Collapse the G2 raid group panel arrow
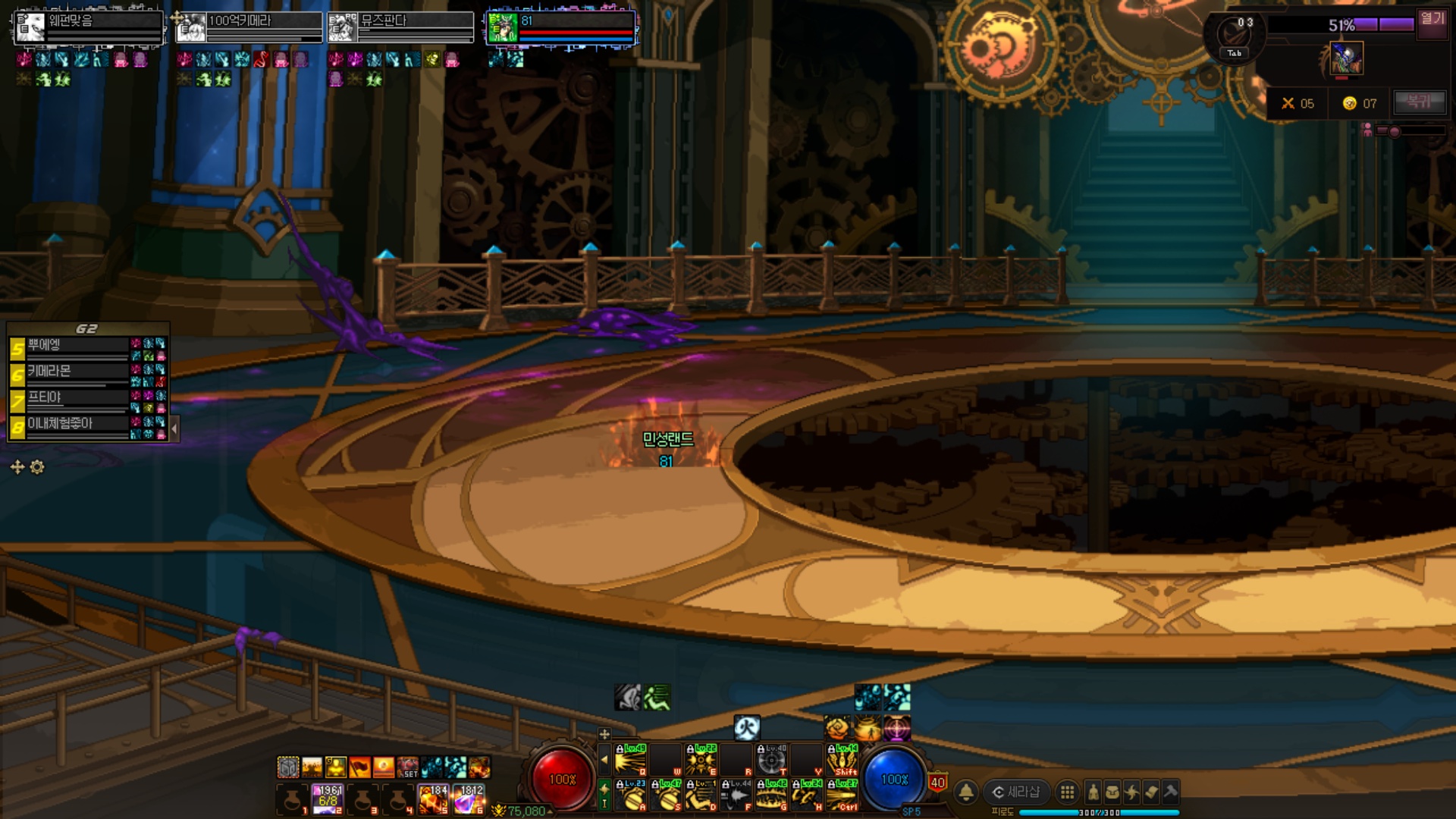The width and height of the screenshot is (1456, 819). coord(174,428)
